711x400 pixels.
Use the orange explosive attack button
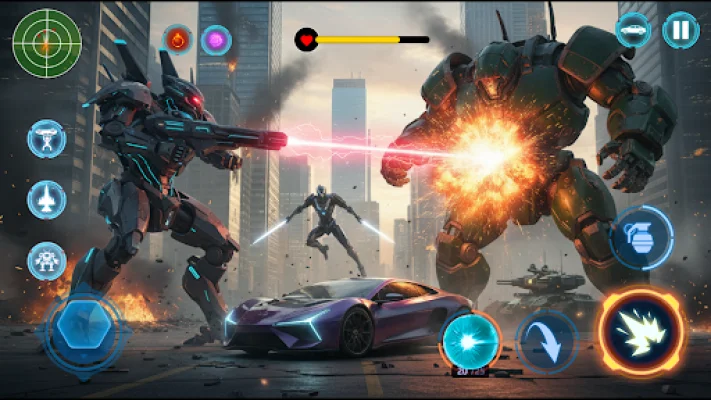pyautogui.click(x=641, y=332)
